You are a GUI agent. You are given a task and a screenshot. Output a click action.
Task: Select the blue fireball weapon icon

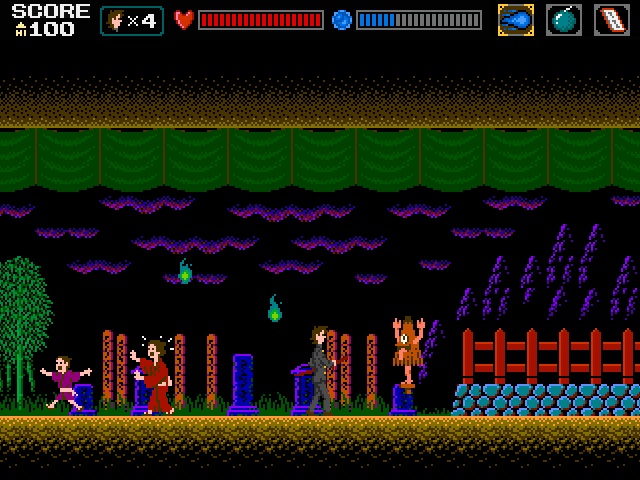(515, 20)
